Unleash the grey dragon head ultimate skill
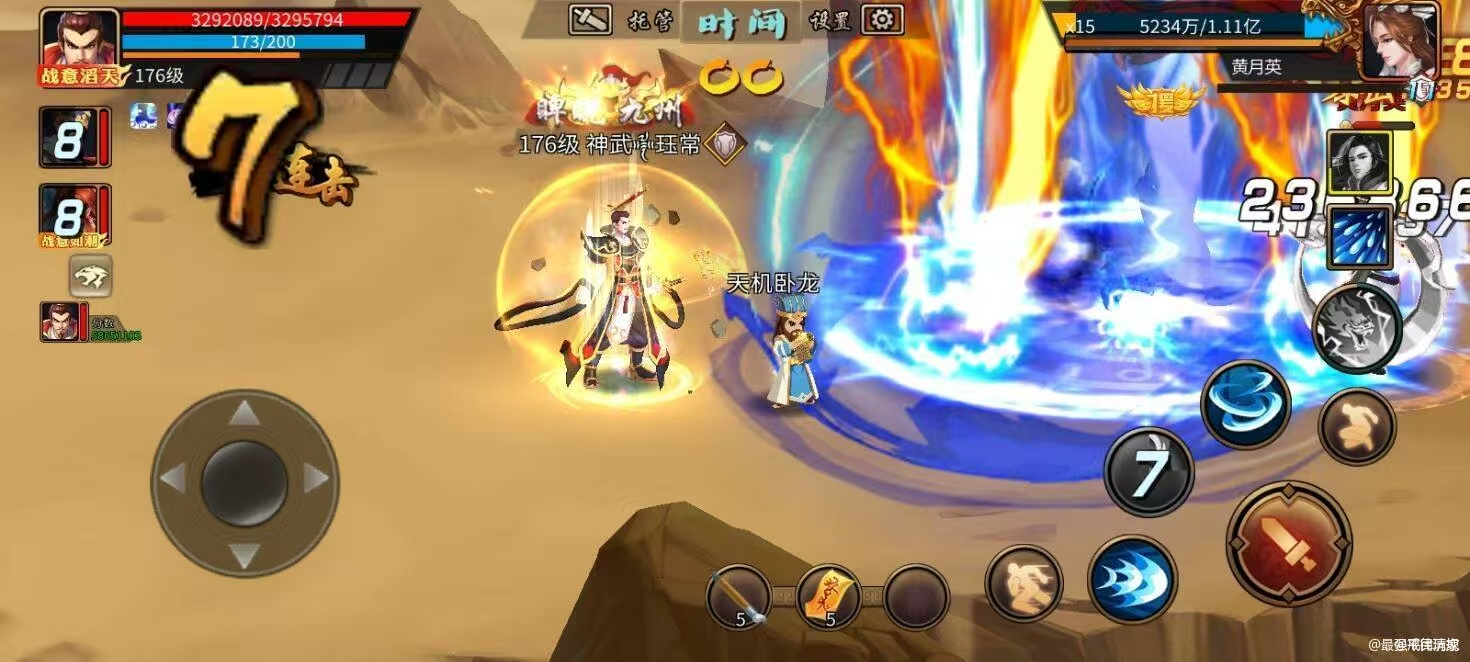The image size is (1470, 662). [1356, 327]
